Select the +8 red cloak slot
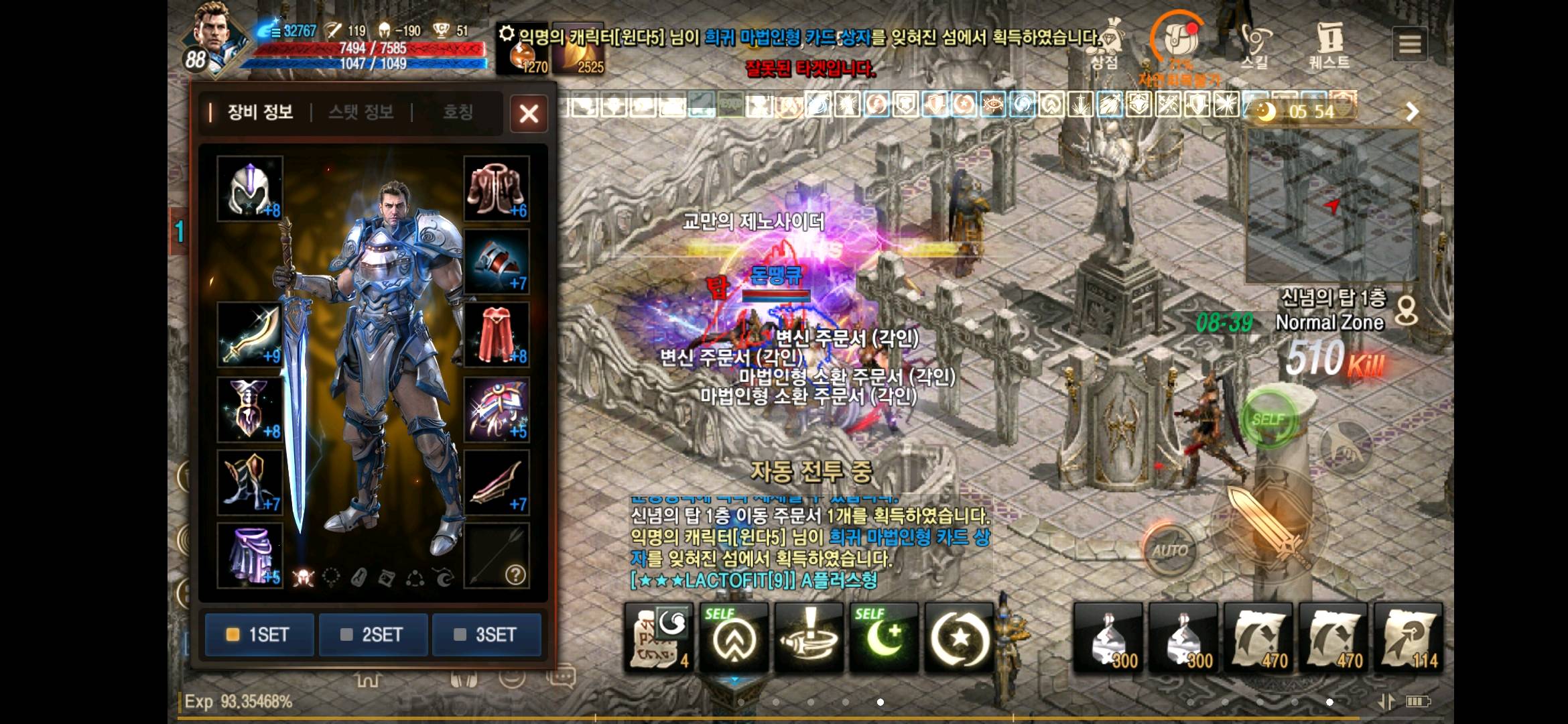This screenshot has width=1568, height=724. pyautogui.click(x=497, y=335)
